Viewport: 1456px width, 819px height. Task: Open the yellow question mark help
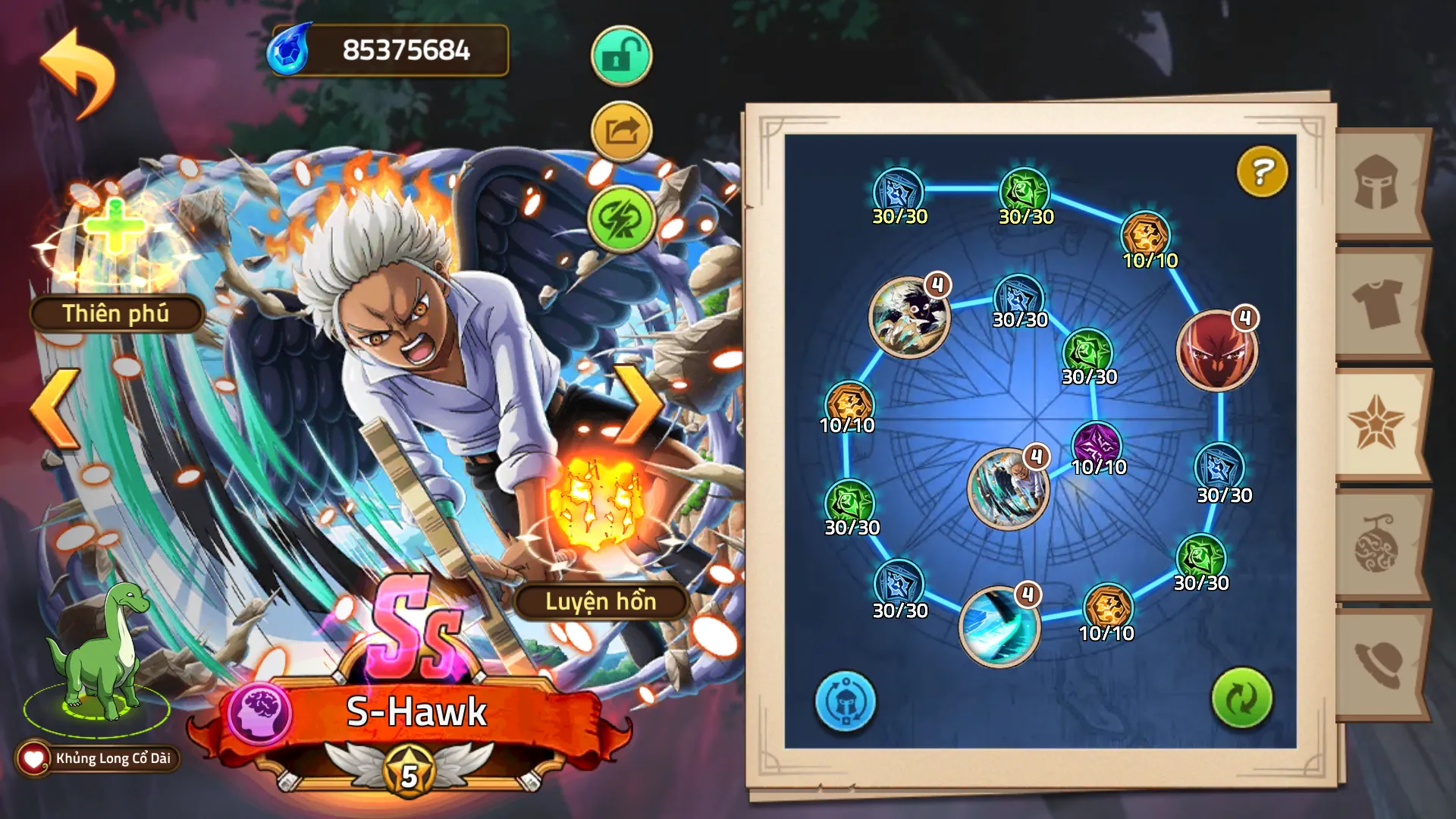point(1262,171)
